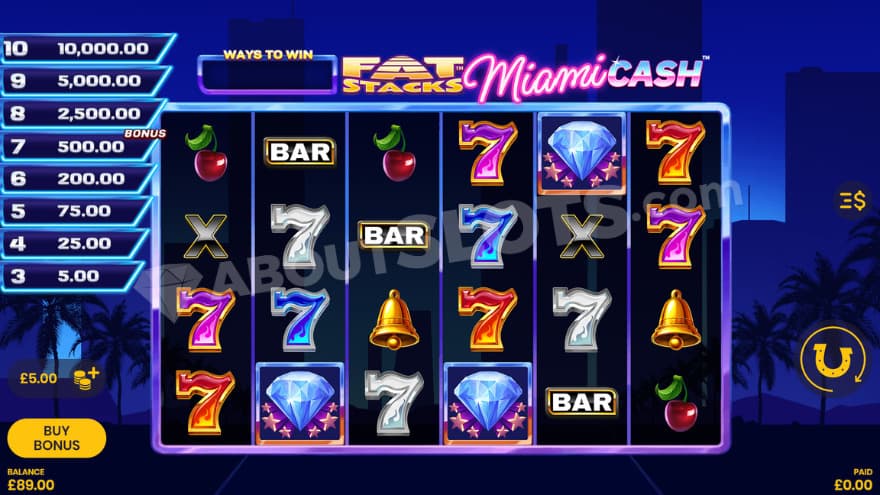Image resolution: width=880 pixels, height=495 pixels.
Task: Change the bet using the coin stack icon
Action: tap(87, 378)
